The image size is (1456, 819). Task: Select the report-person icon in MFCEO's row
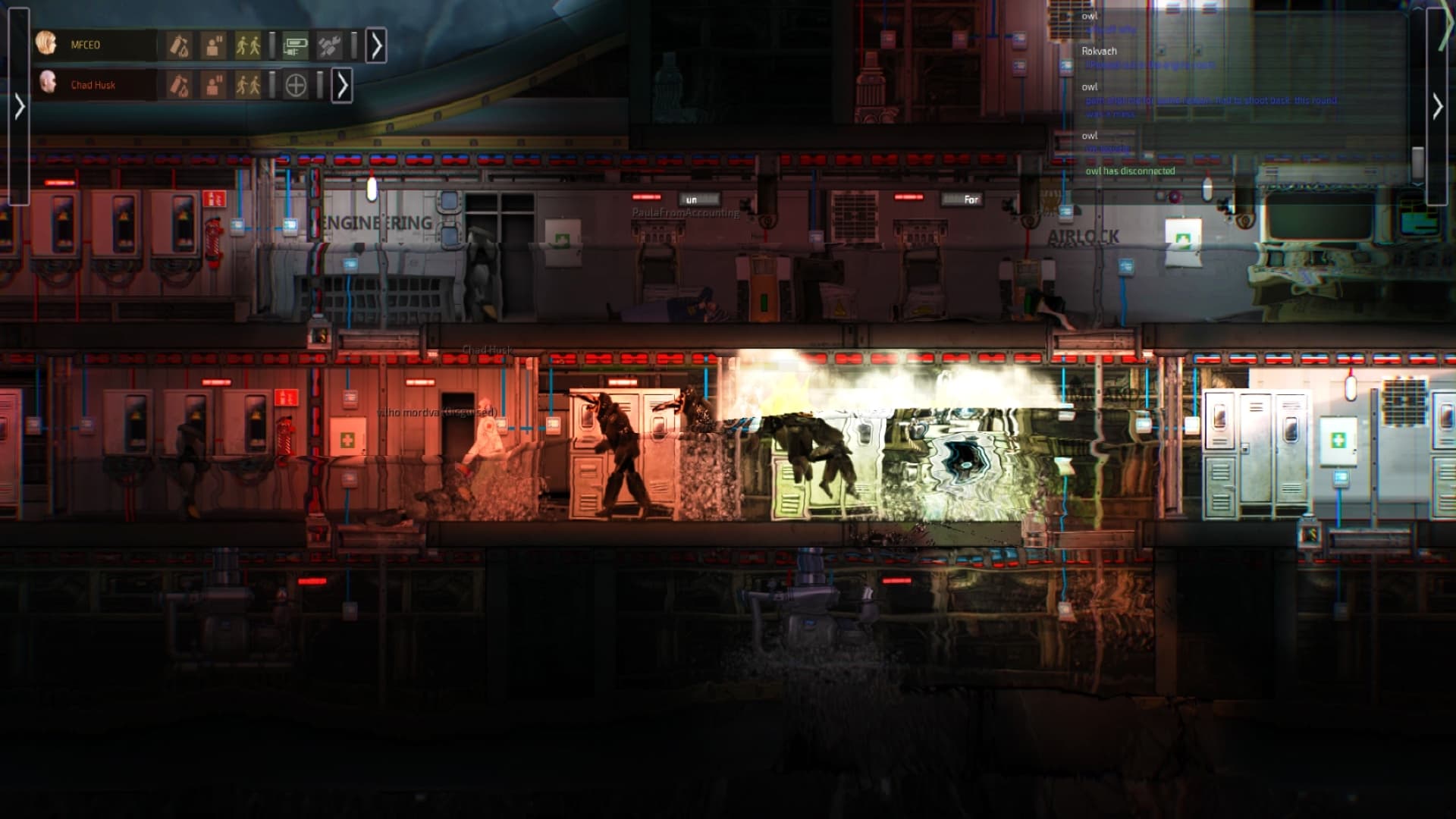click(215, 45)
